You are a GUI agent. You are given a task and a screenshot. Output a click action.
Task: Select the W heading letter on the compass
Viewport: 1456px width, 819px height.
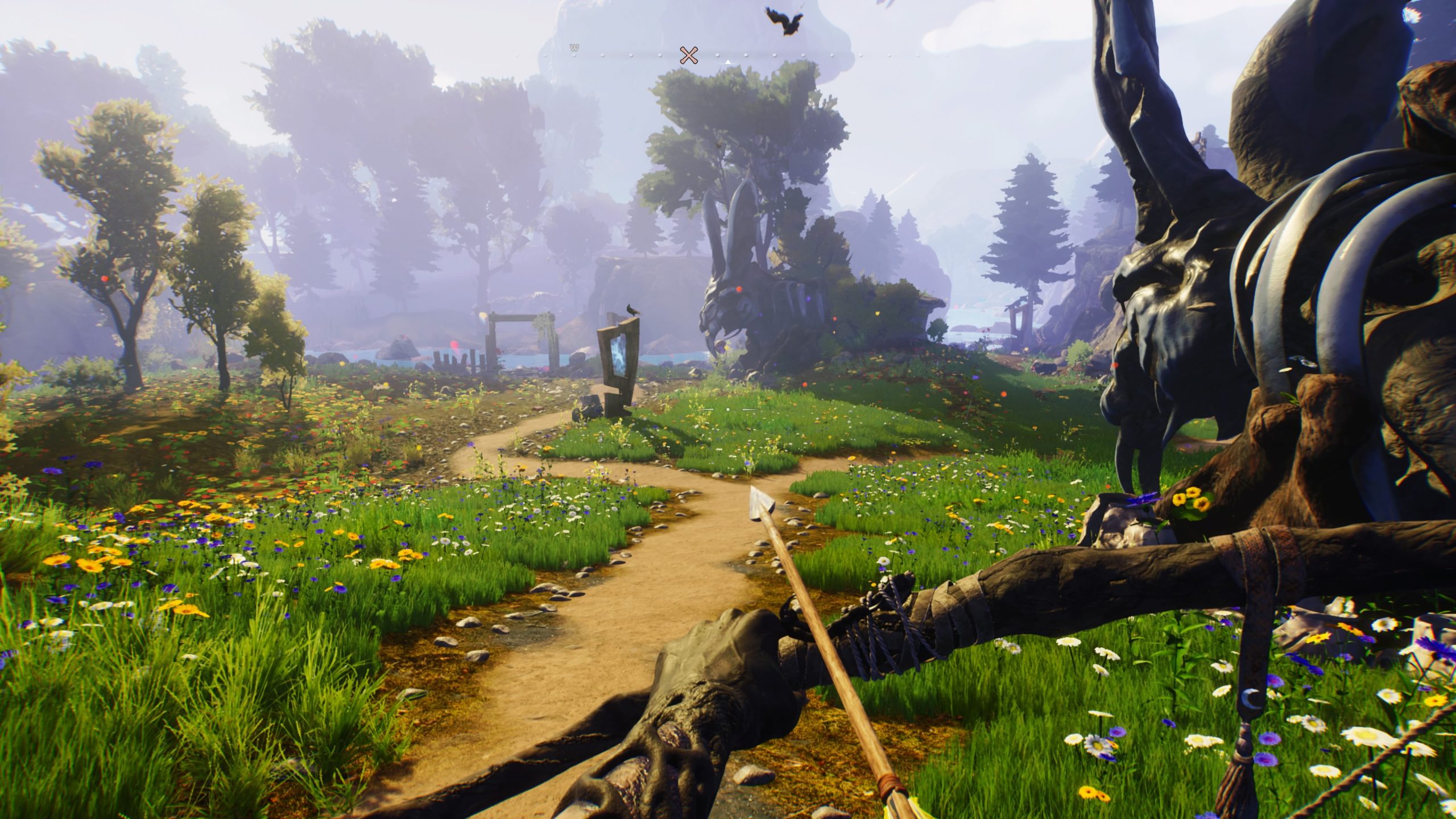coord(574,48)
